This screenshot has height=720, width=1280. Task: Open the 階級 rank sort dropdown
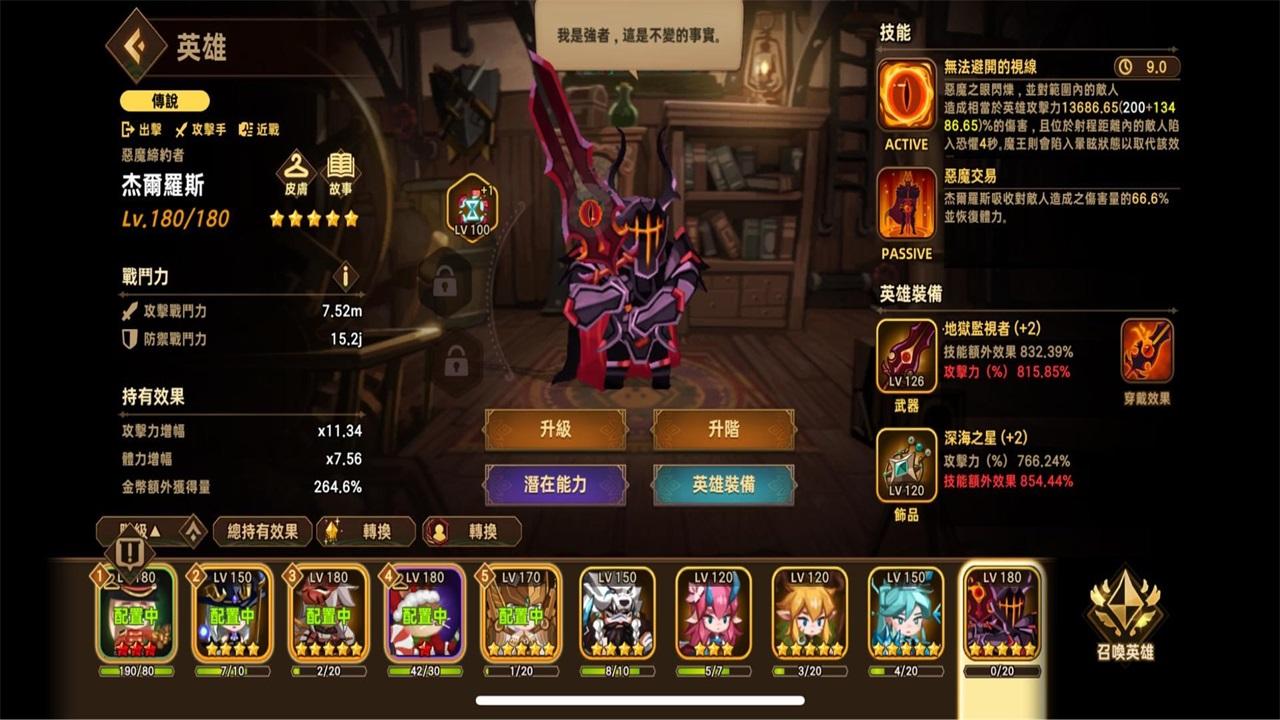135,531
